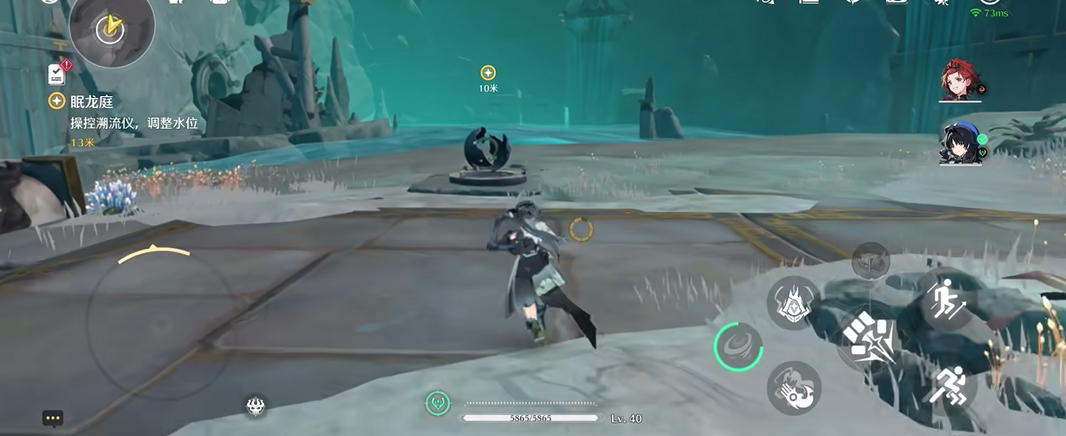Open the quest log checklist icon
This screenshot has height=436, width=1066.
(57, 73)
